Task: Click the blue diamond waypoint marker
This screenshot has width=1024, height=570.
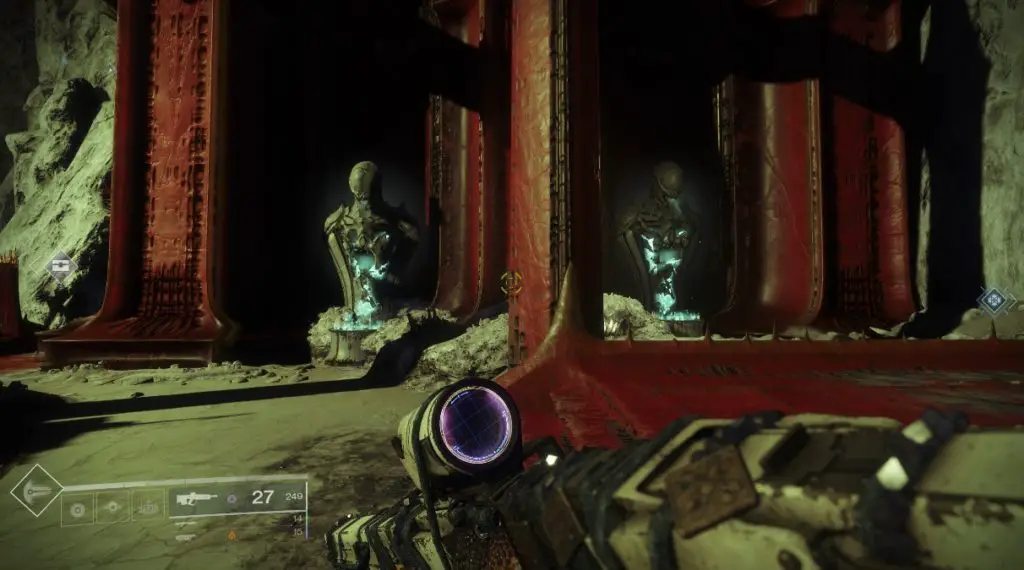Action: [x=994, y=299]
